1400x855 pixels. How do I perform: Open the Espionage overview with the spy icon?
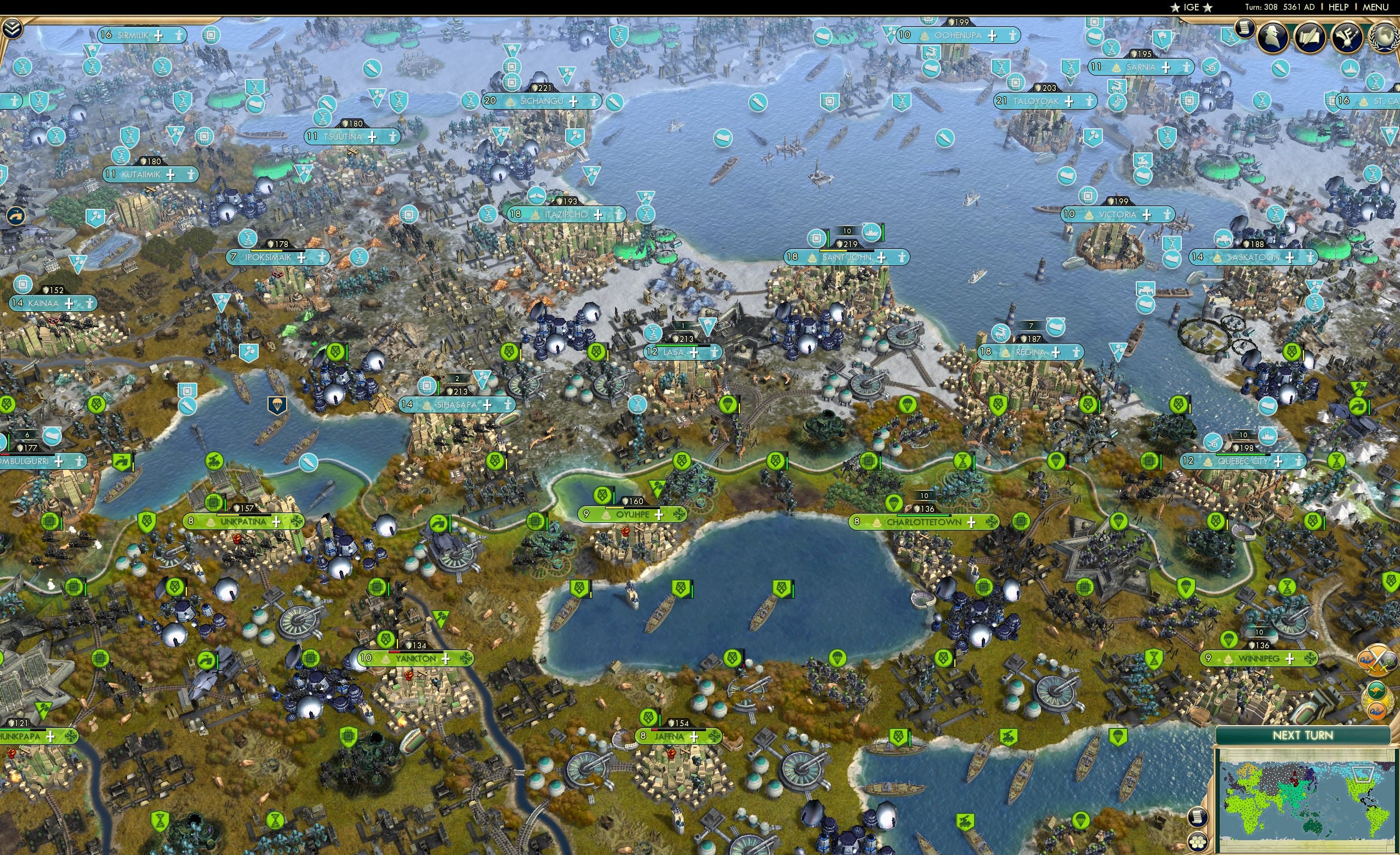1272,37
